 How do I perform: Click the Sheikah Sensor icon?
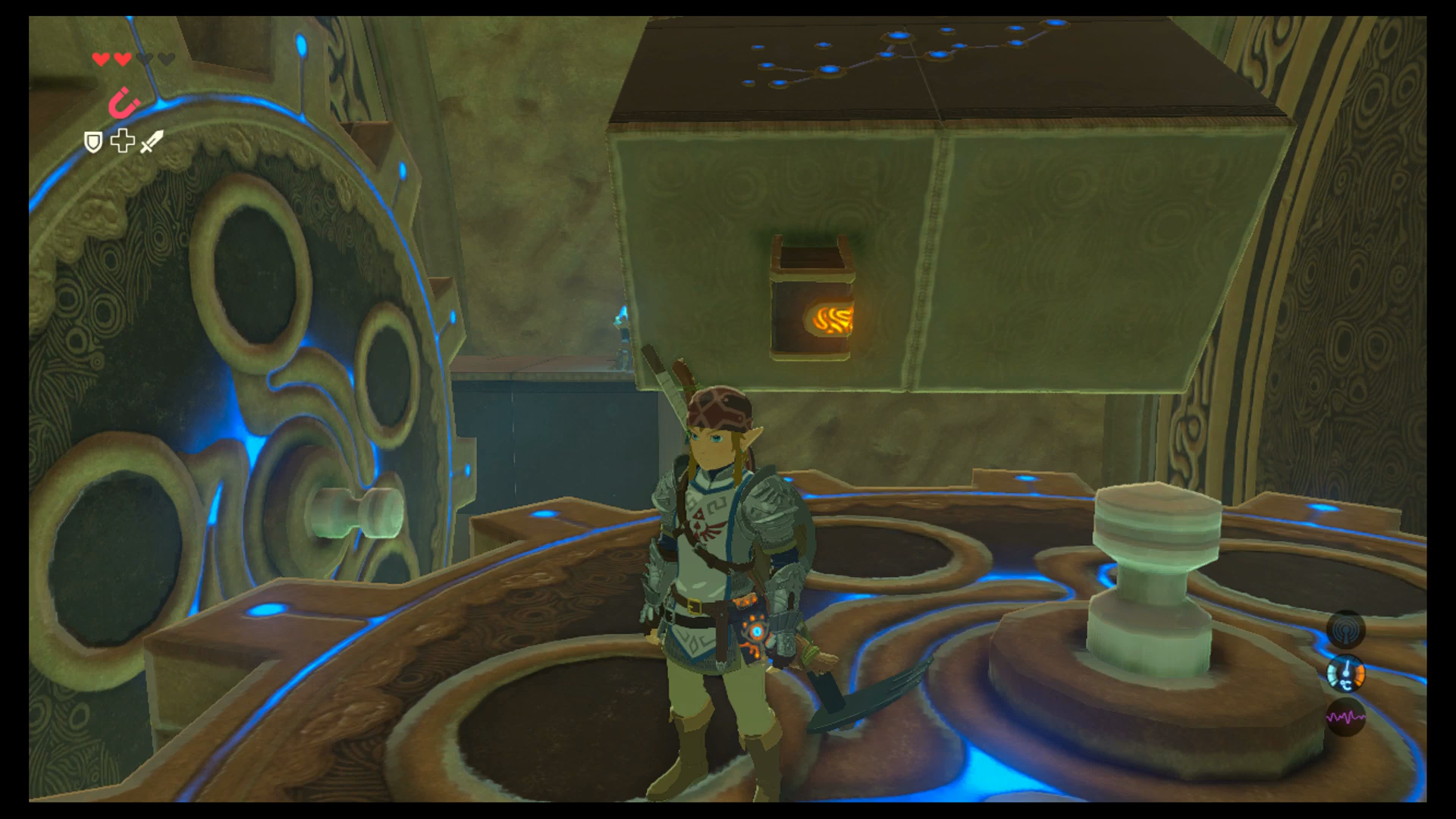[x=1346, y=629]
